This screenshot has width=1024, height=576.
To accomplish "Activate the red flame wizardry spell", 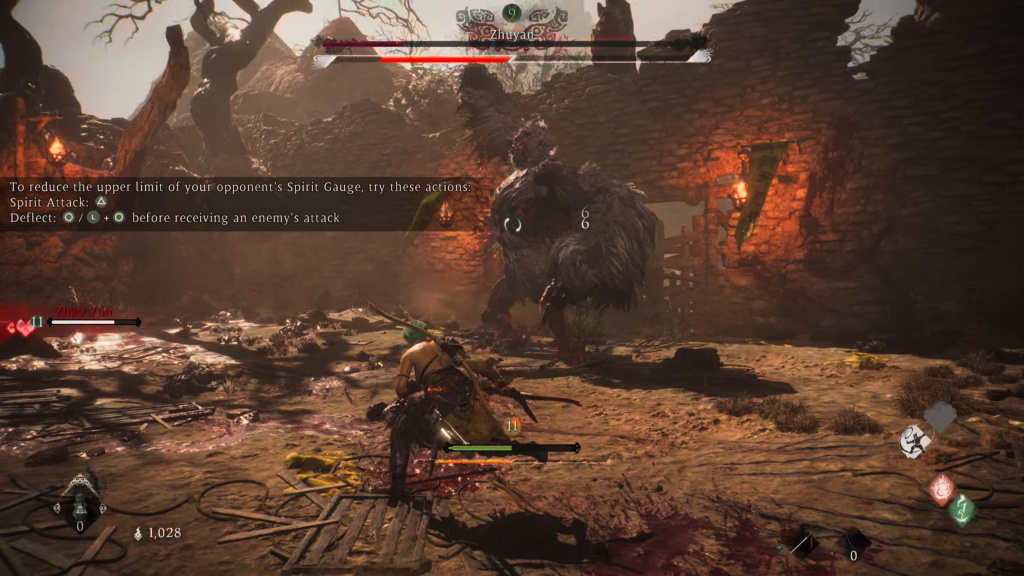I will [941, 490].
